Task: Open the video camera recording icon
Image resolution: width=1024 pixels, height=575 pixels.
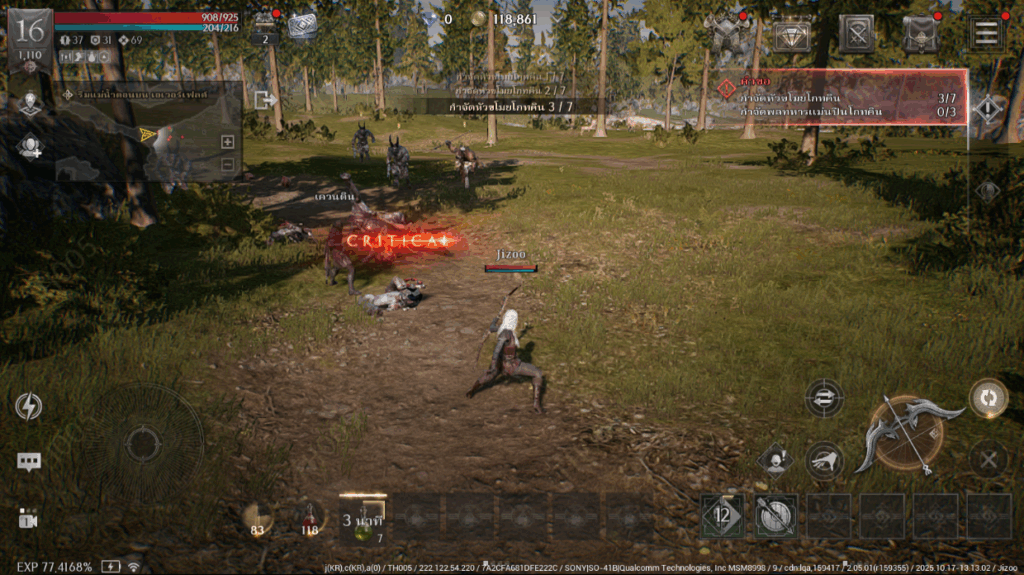Action: pos(28,518)
